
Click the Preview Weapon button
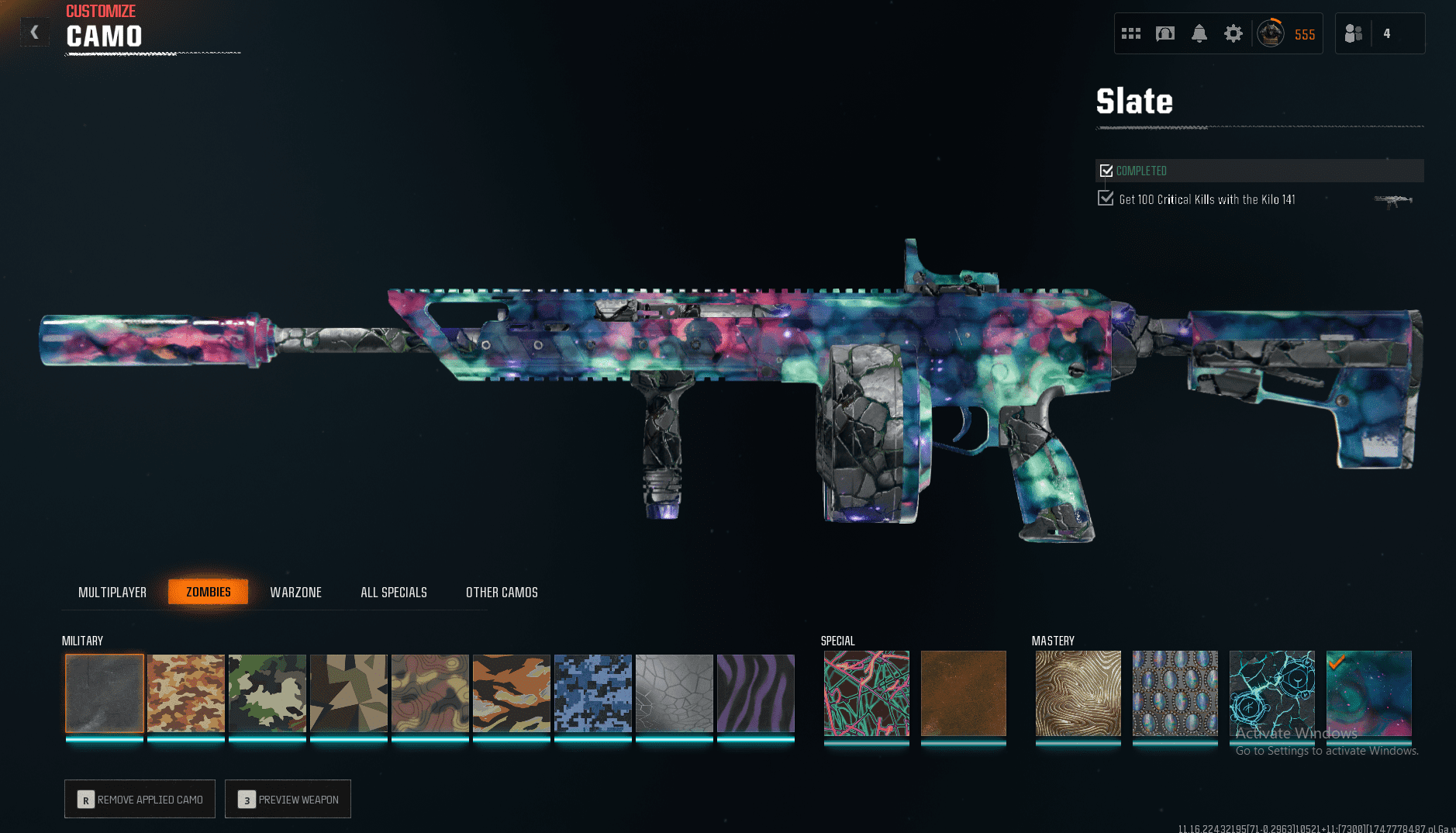pos(288,799)
